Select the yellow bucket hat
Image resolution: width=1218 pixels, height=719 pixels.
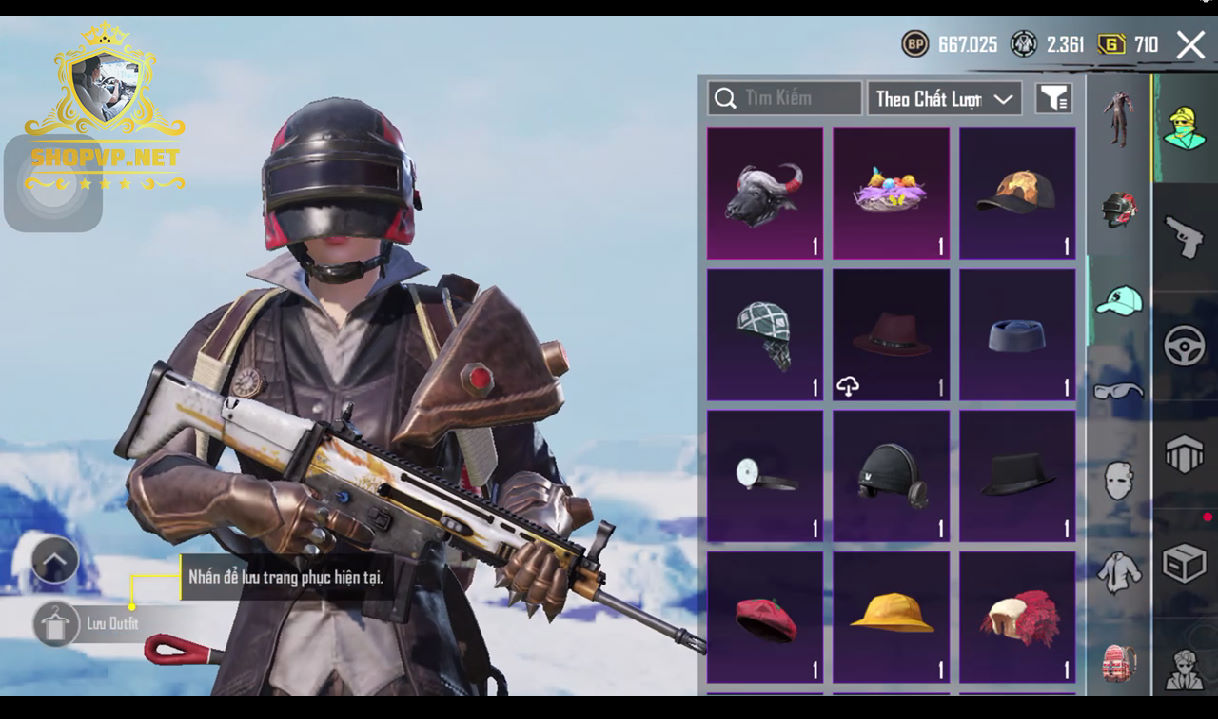891,617
